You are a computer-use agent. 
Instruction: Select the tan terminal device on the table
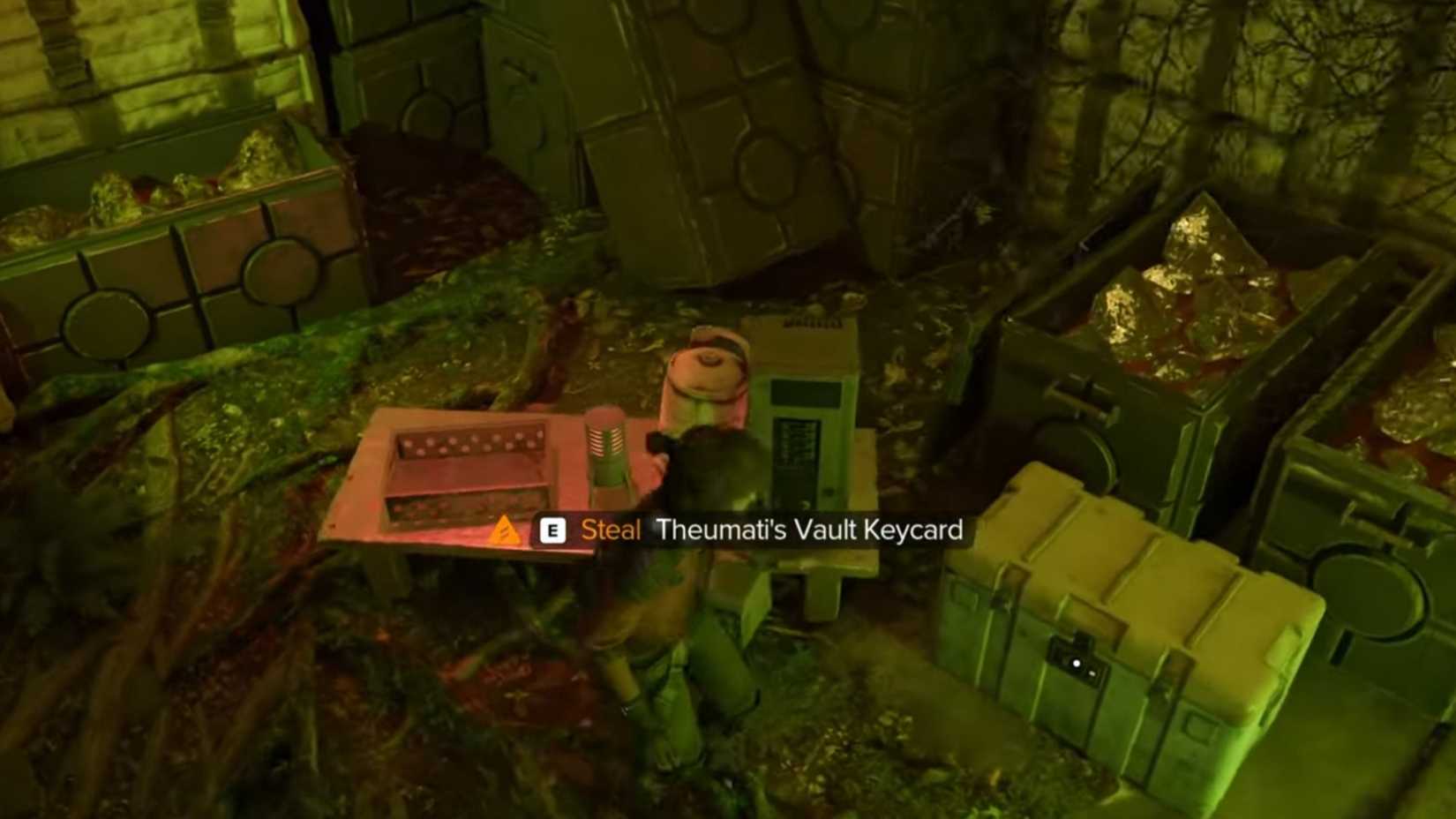click(x=805, y=424)
